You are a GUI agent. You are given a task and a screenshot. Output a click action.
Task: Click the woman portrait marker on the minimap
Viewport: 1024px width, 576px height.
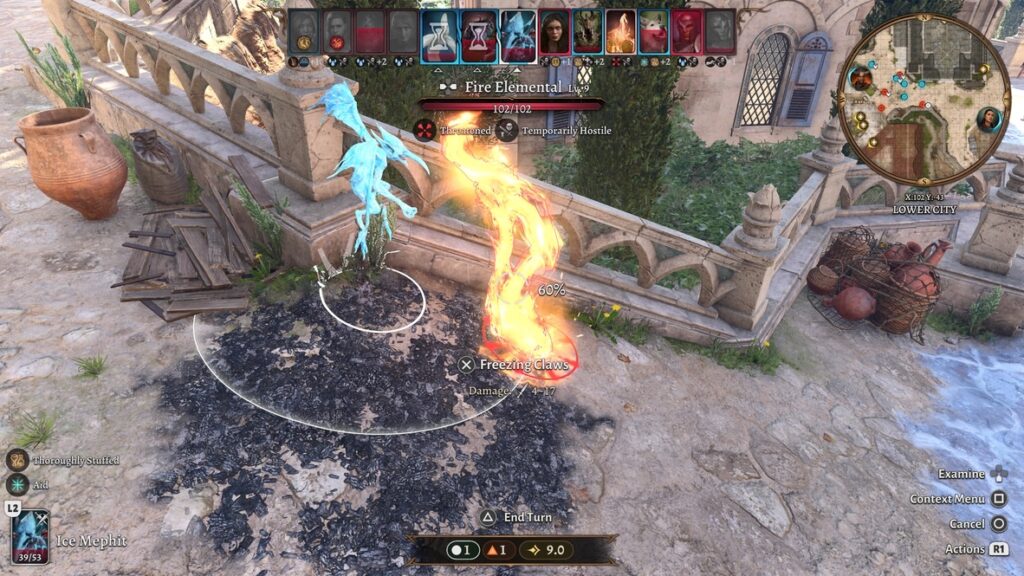point(989,120)
